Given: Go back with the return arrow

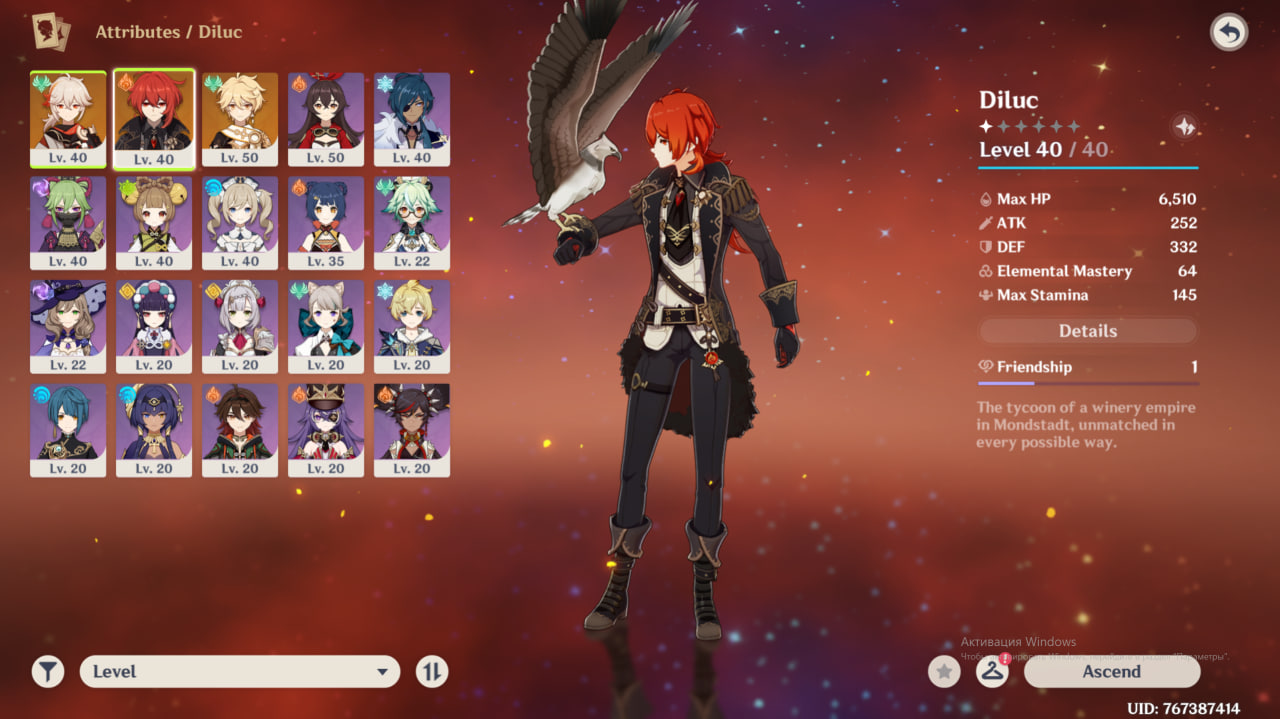Looking at the screenshot, I should click(x=1229, y=33).
